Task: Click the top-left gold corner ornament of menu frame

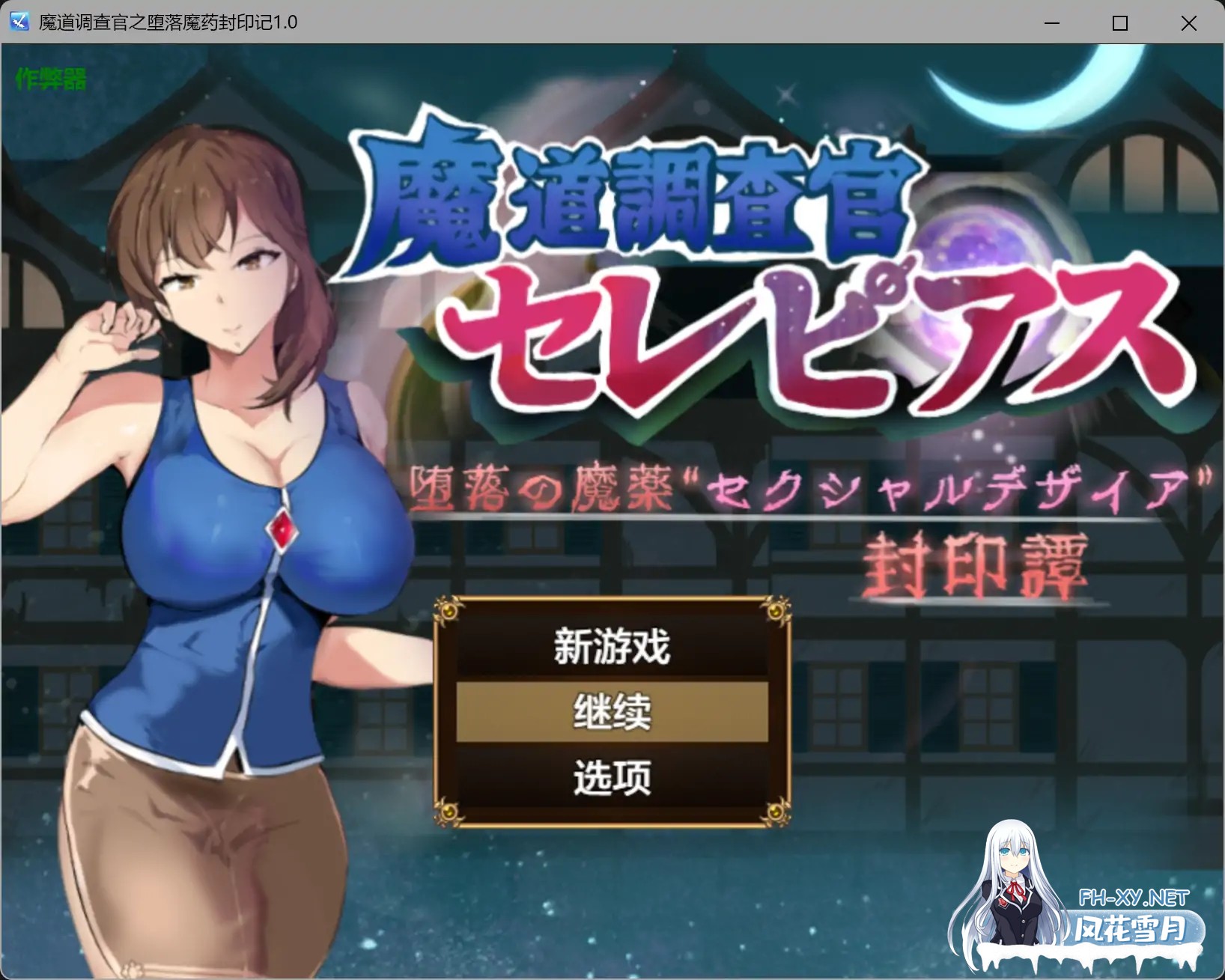Action: (x=449, y=611)
